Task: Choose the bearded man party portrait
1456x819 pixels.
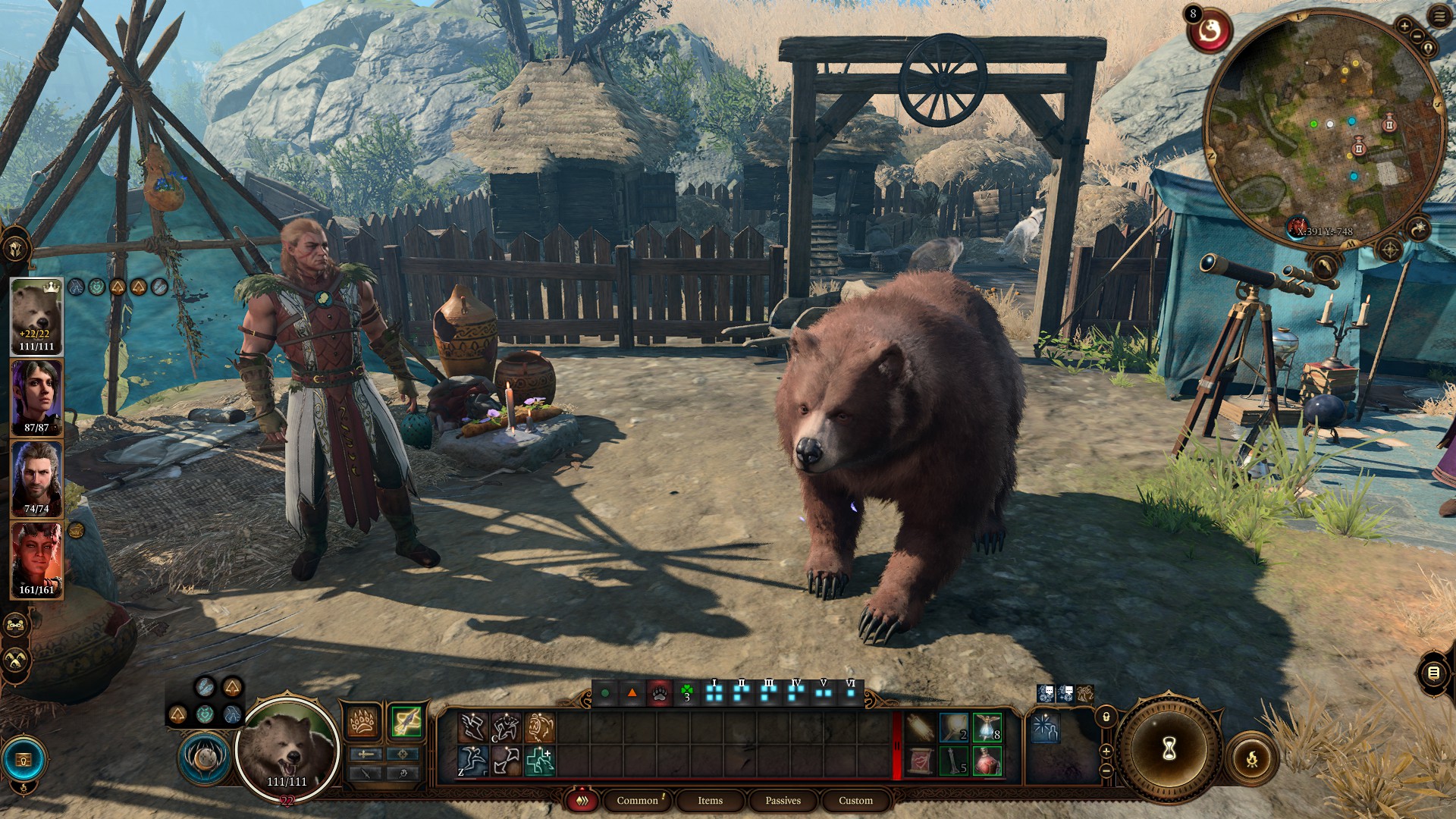Action: pos(36,479)
